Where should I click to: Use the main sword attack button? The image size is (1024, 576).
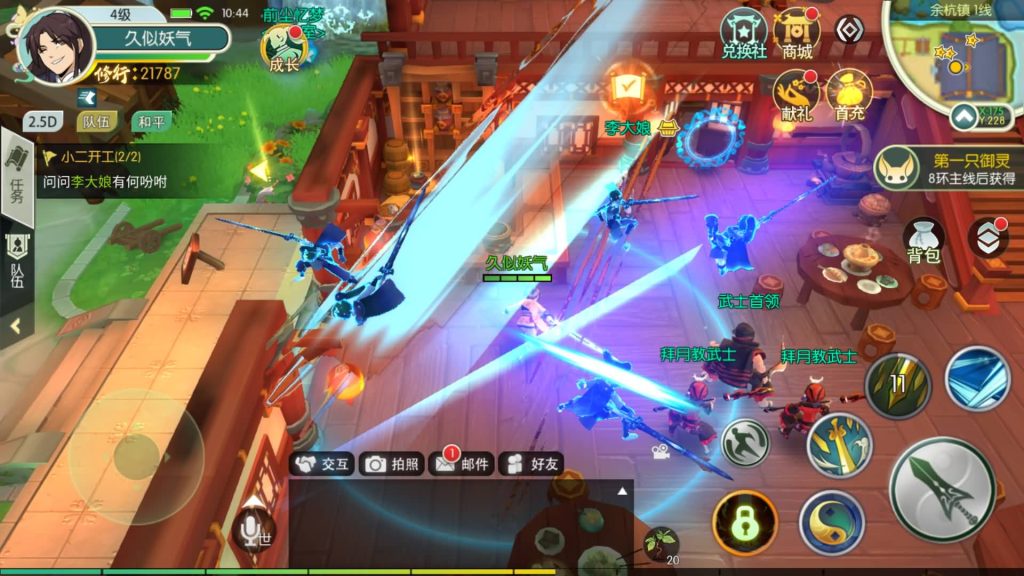(x=941, y=490)
